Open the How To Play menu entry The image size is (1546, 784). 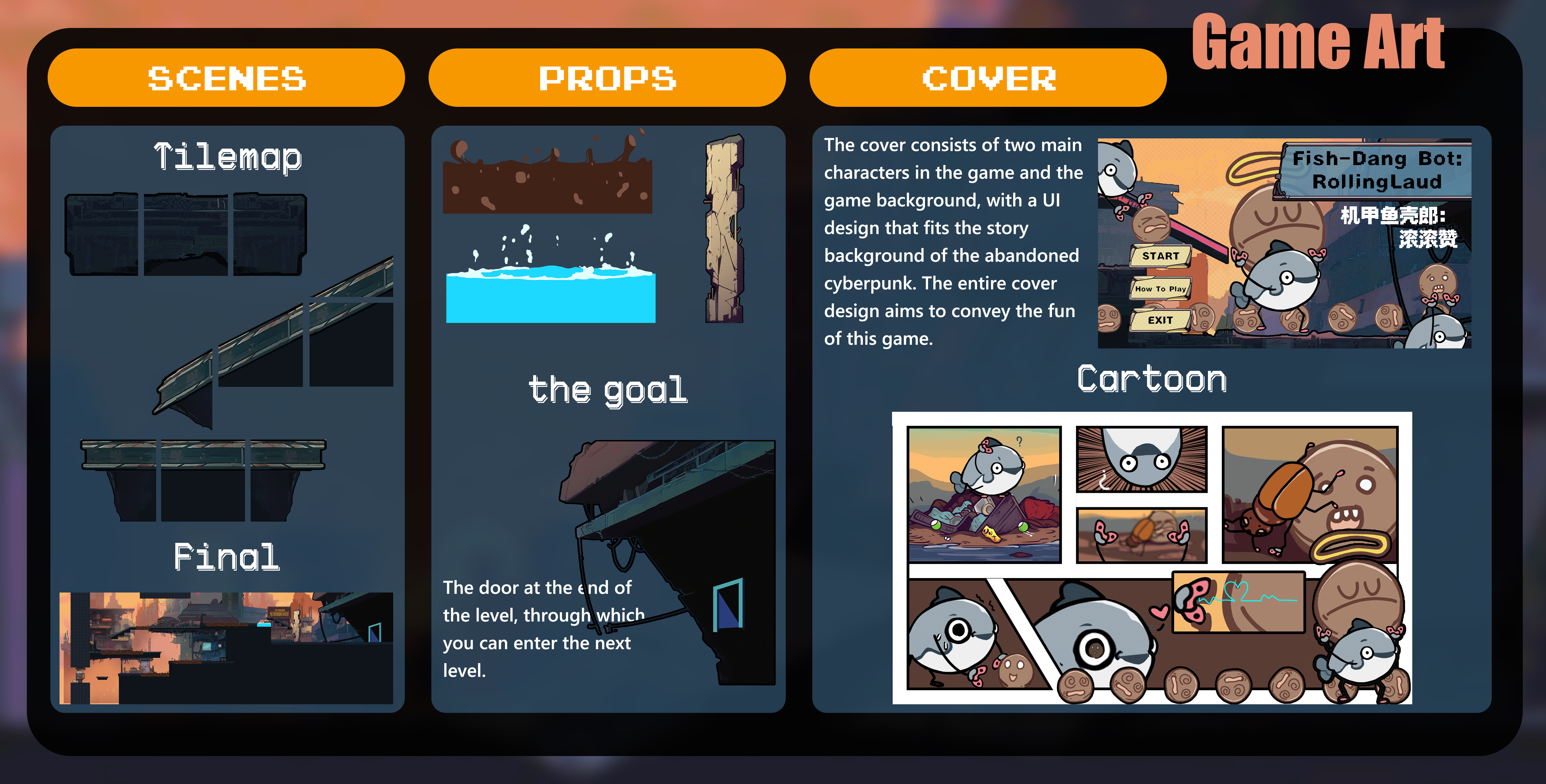pyautogui.click(x=1160, y=289)
